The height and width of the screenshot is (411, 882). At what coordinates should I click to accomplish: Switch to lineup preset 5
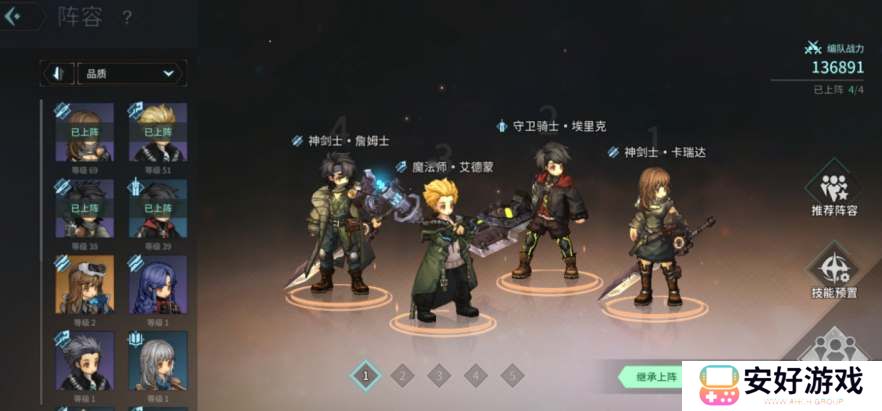[x=512, y=376]
